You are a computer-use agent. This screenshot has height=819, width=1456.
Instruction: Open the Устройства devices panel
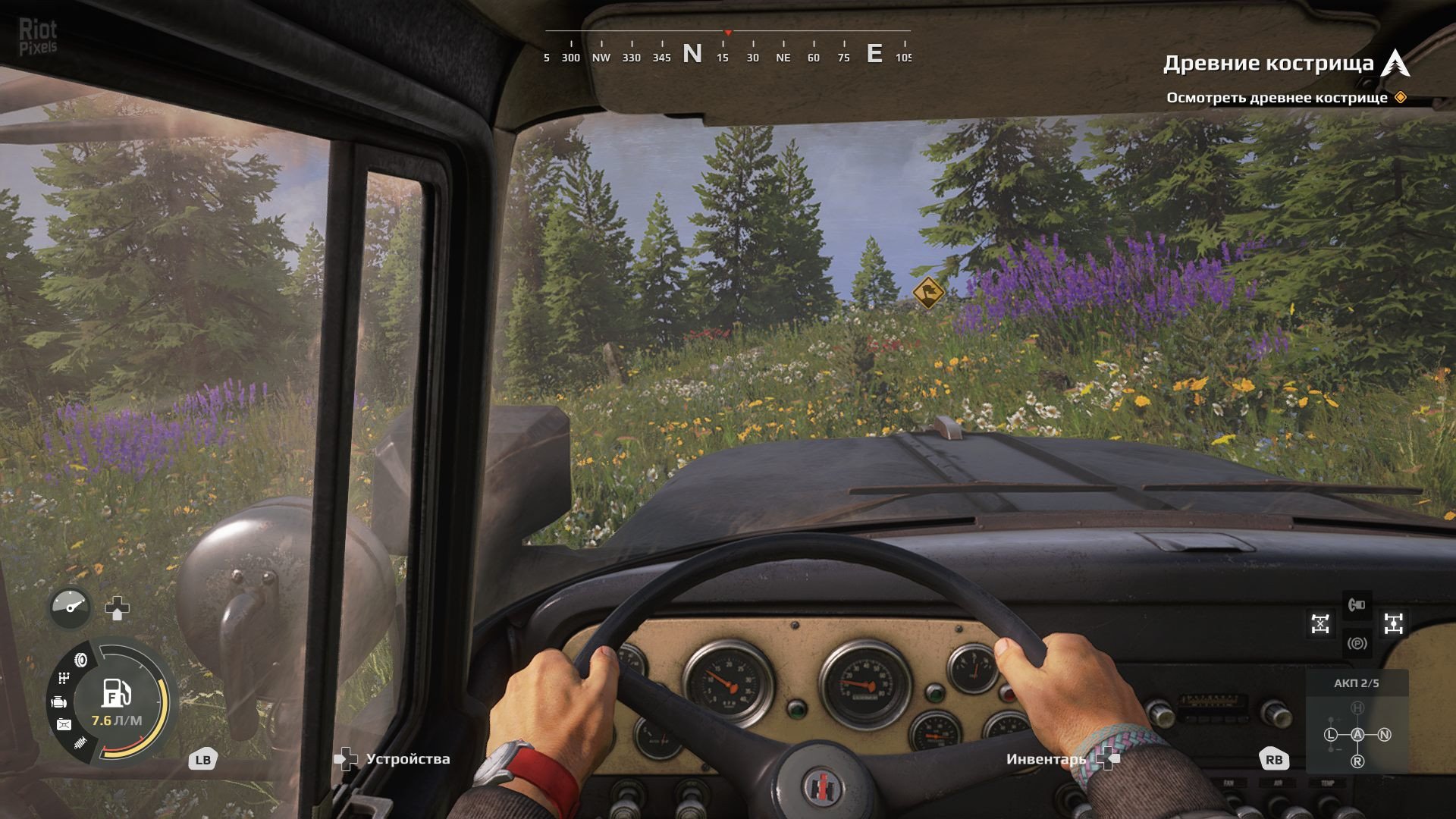(407, 759)
